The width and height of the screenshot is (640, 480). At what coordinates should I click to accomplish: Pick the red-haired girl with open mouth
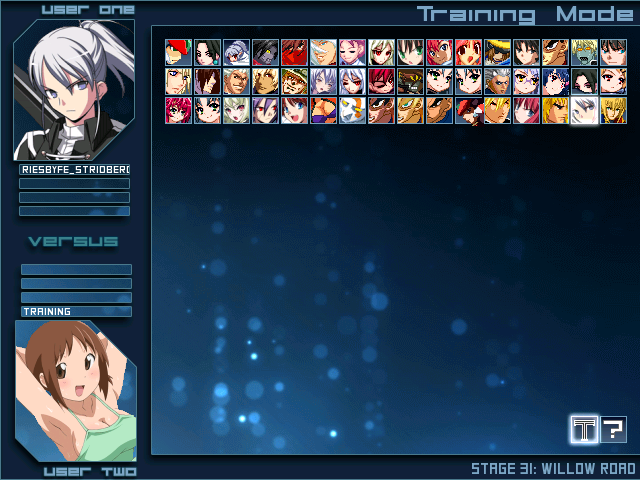468,52
